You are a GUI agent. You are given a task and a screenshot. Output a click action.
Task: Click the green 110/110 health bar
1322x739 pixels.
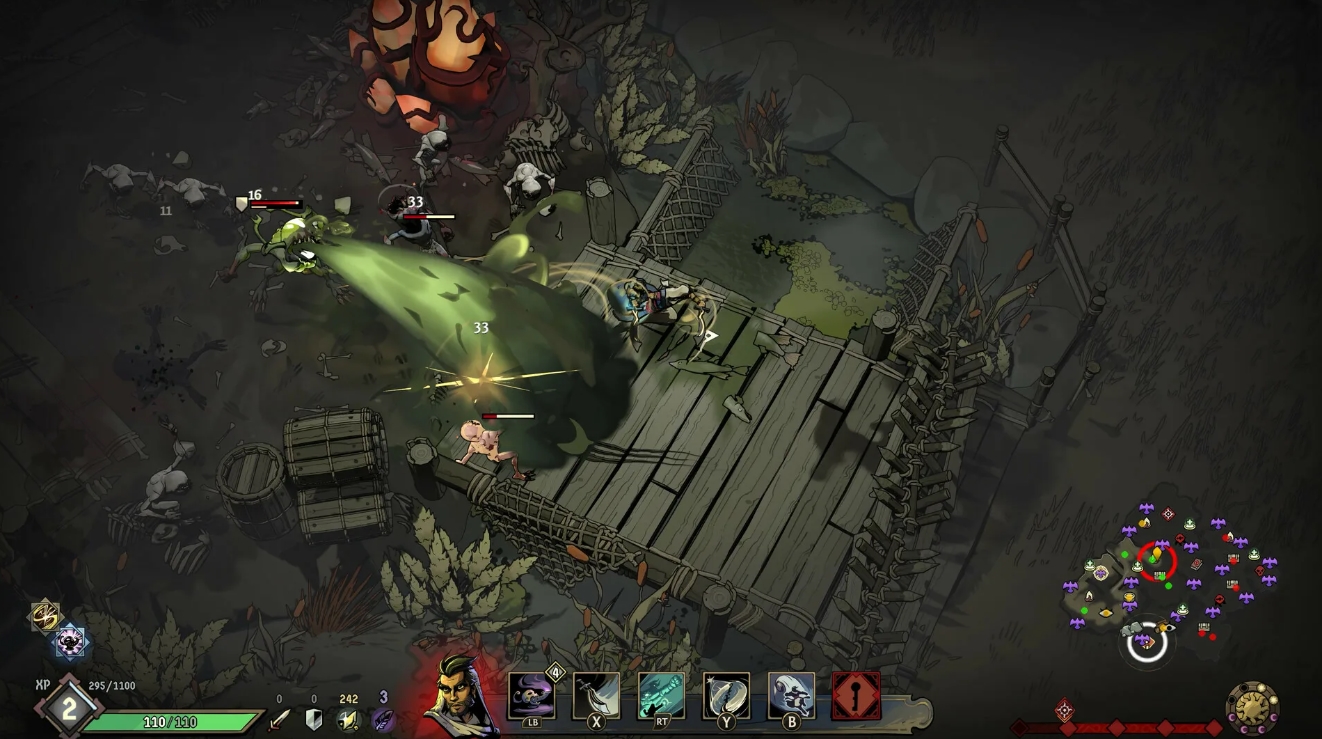168,721
